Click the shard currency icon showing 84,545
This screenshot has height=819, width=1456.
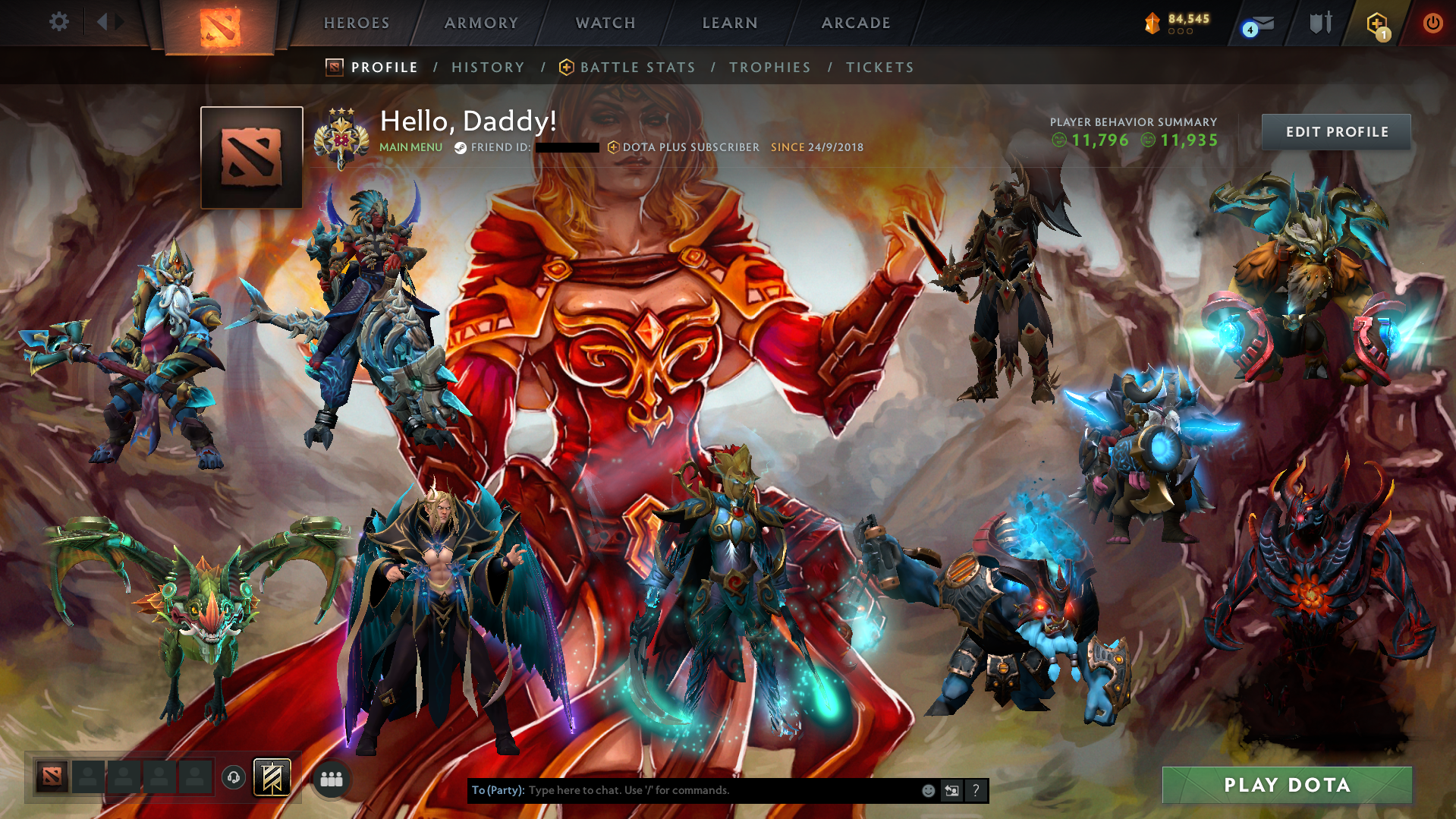point(1153,24)
